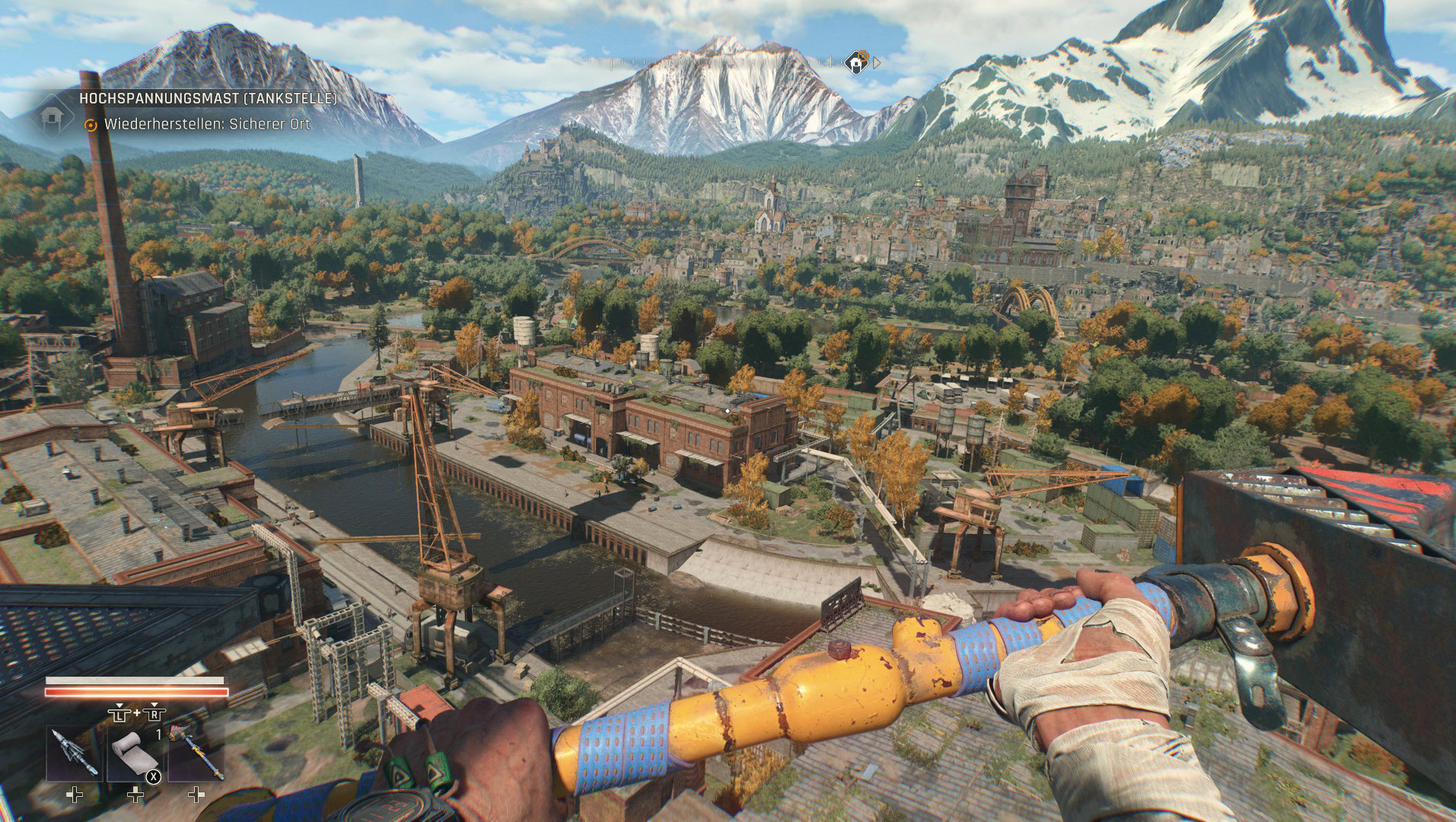This screenshot has width=1456, height=822.
Task: Use the bandage item slot
Action: [135, 753]
